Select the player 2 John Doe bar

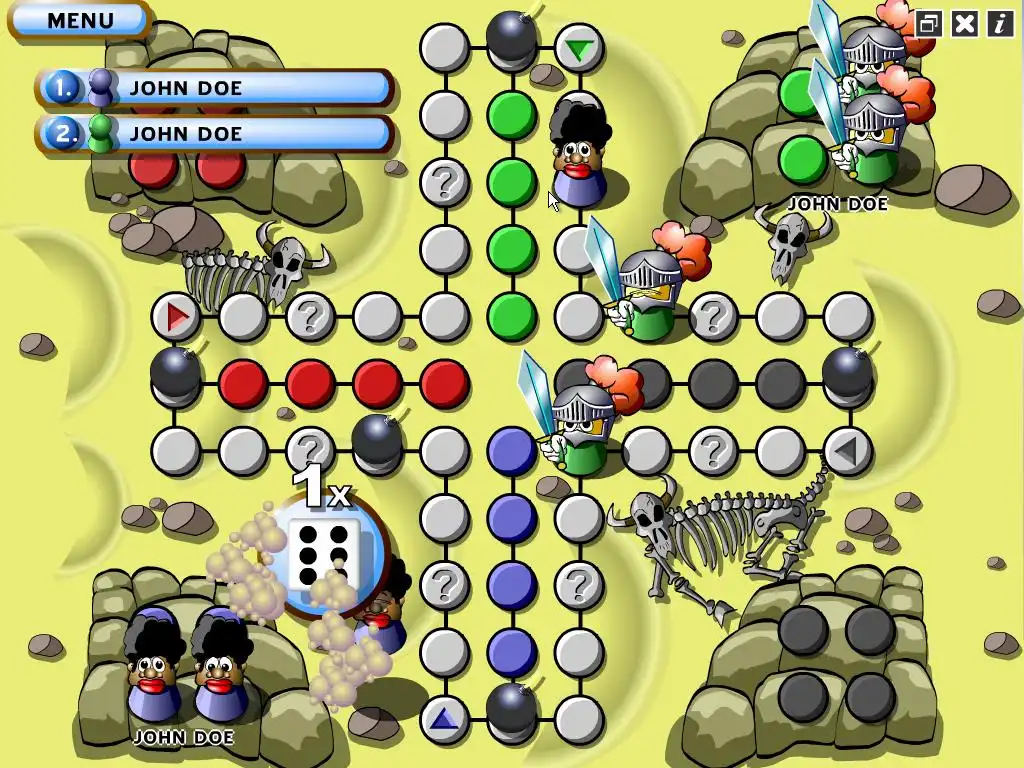215,134
